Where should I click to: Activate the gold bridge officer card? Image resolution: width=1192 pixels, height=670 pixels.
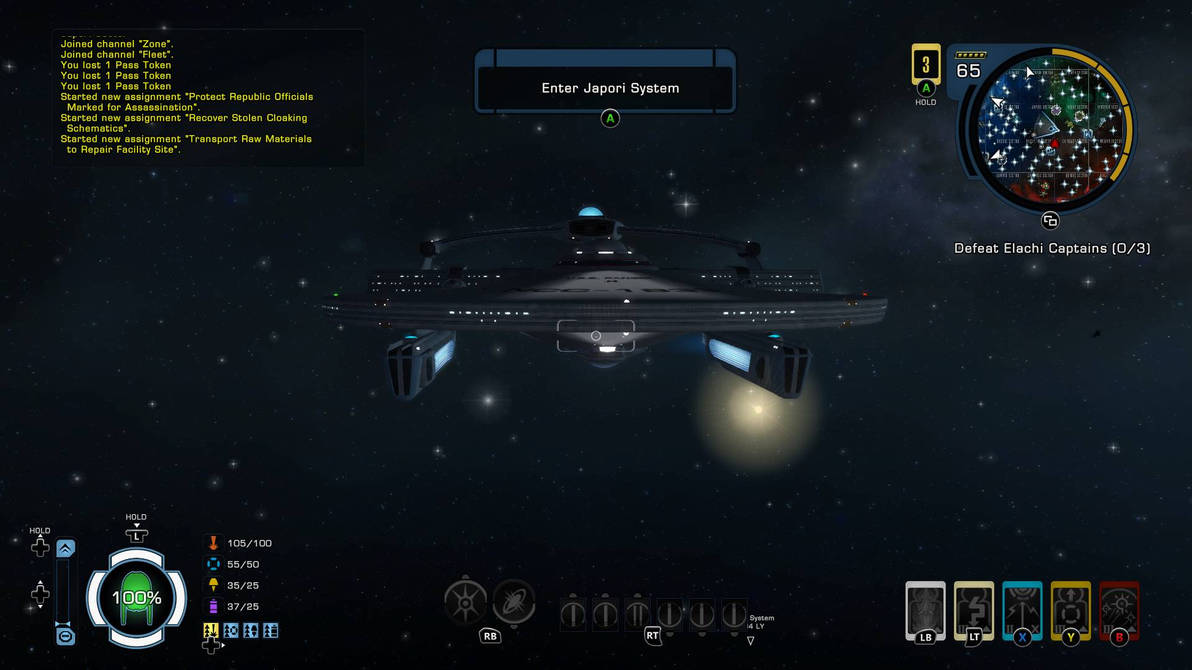pyautogui.click(x=1070, y=609)
